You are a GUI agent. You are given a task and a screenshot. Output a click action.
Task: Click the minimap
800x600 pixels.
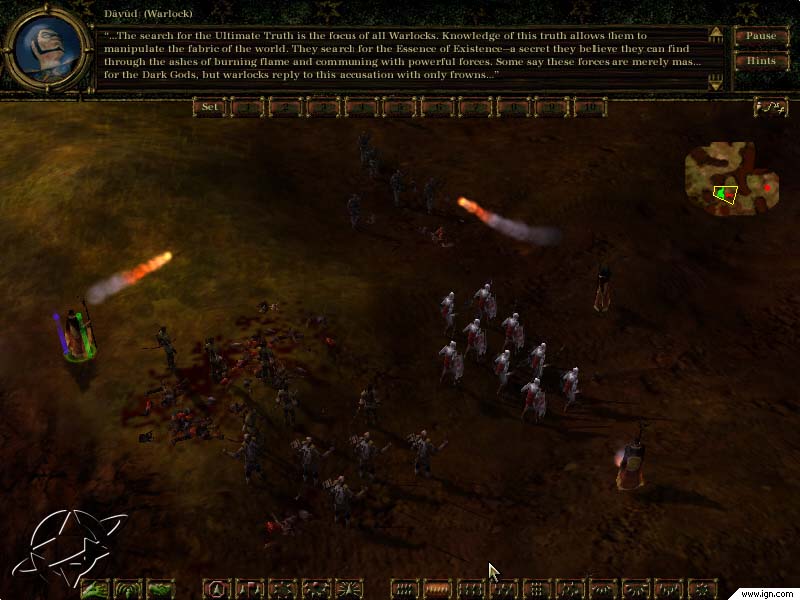pyautogui.click(x=732, y=176)
